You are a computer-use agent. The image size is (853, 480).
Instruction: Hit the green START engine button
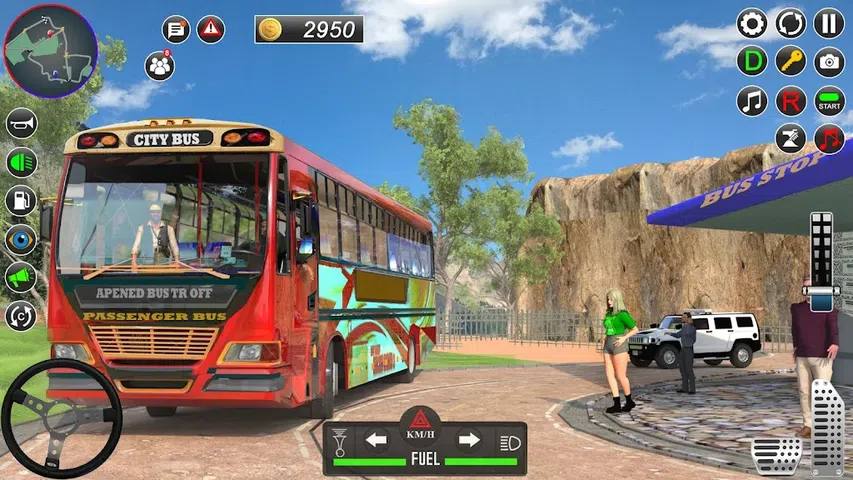829,100
